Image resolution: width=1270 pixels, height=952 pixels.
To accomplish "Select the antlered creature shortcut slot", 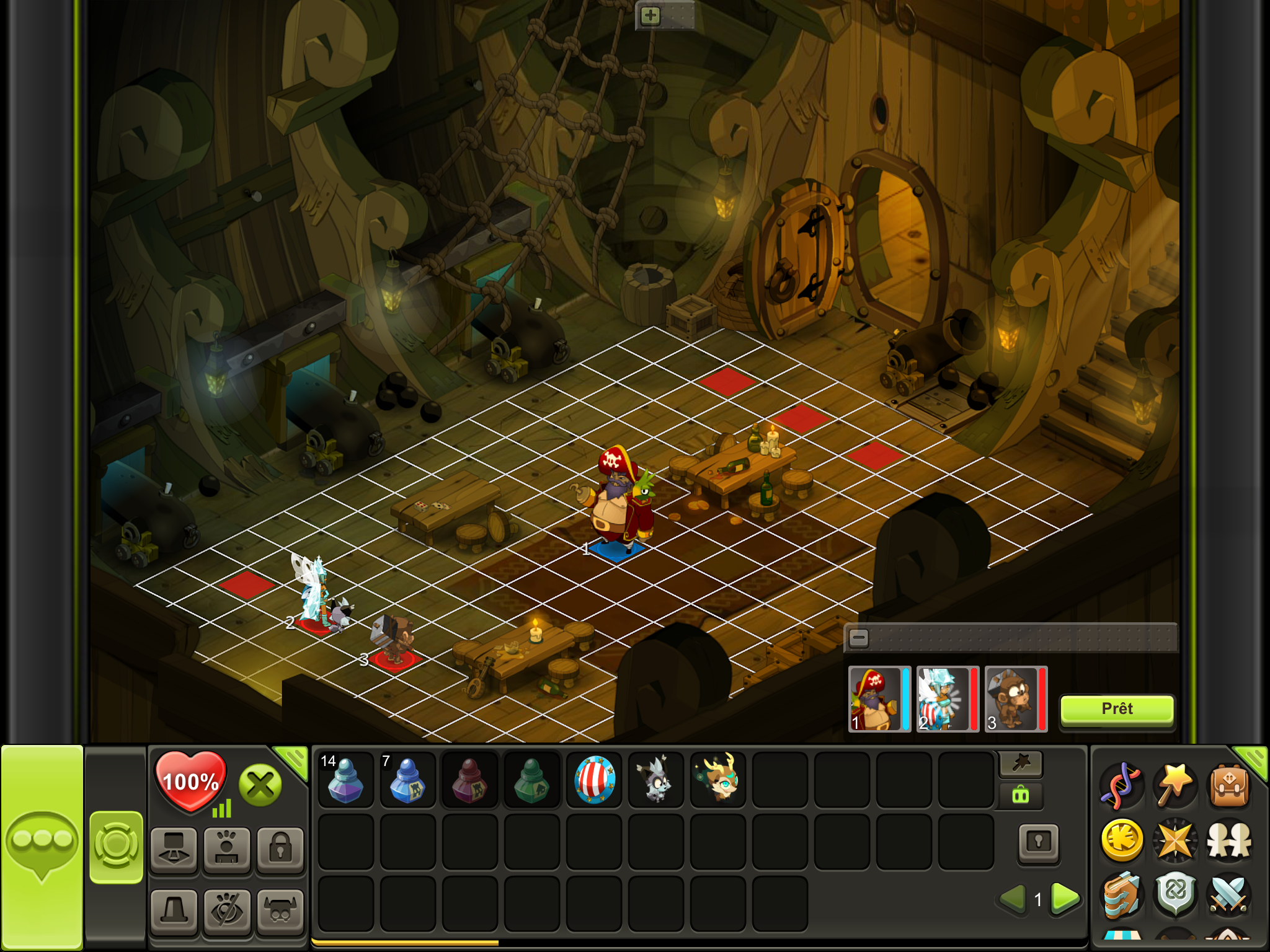I will coord(717,780).
